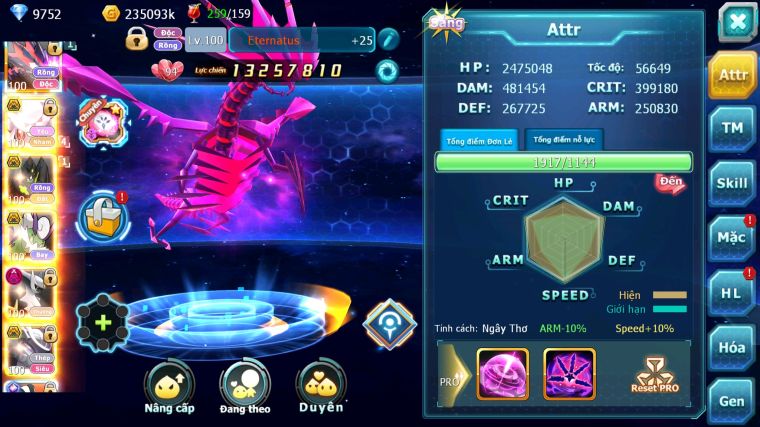Switch to the TM side tab

pos(733,128)
